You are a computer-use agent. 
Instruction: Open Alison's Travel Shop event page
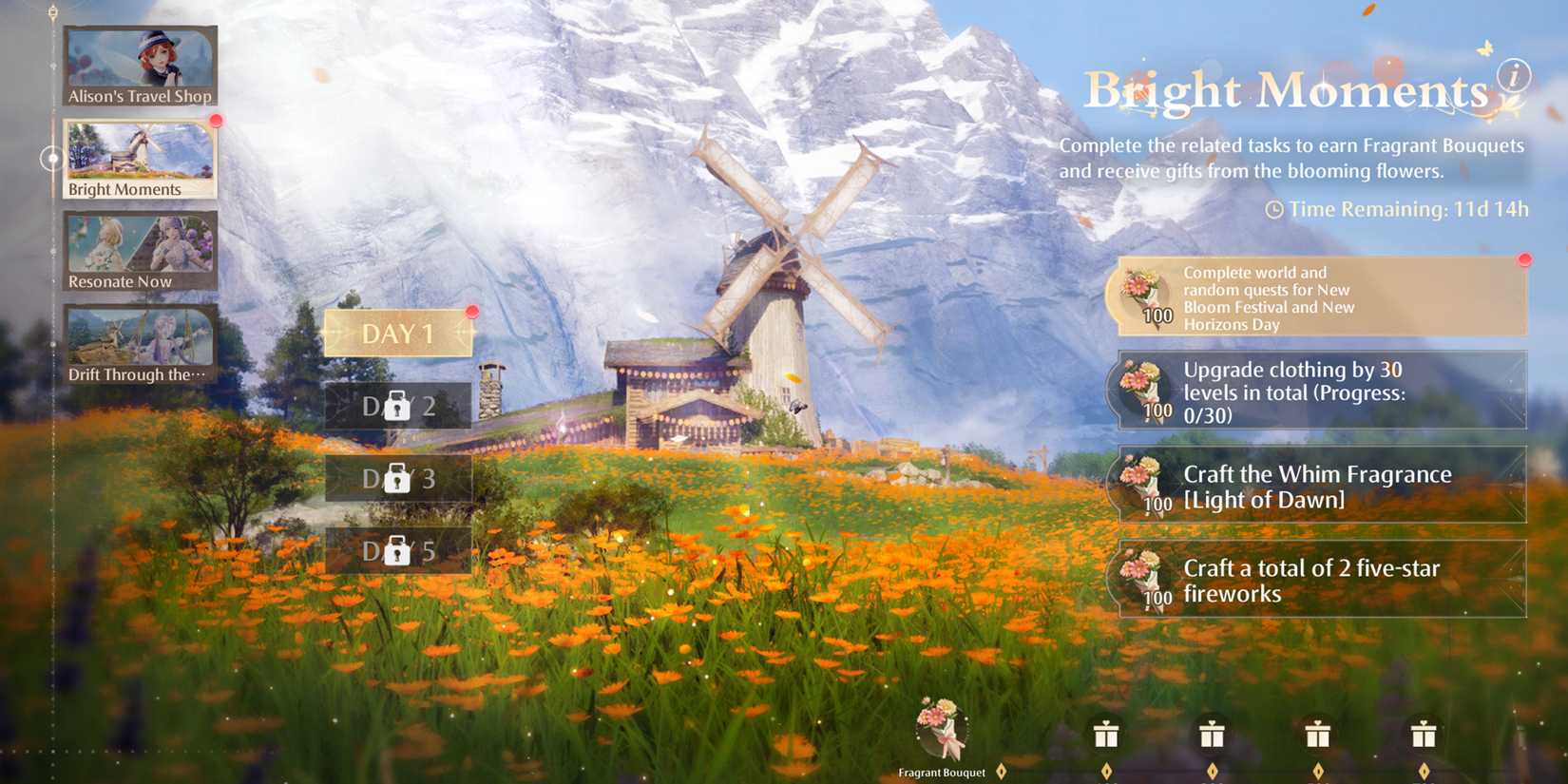[x=140, y=65]
